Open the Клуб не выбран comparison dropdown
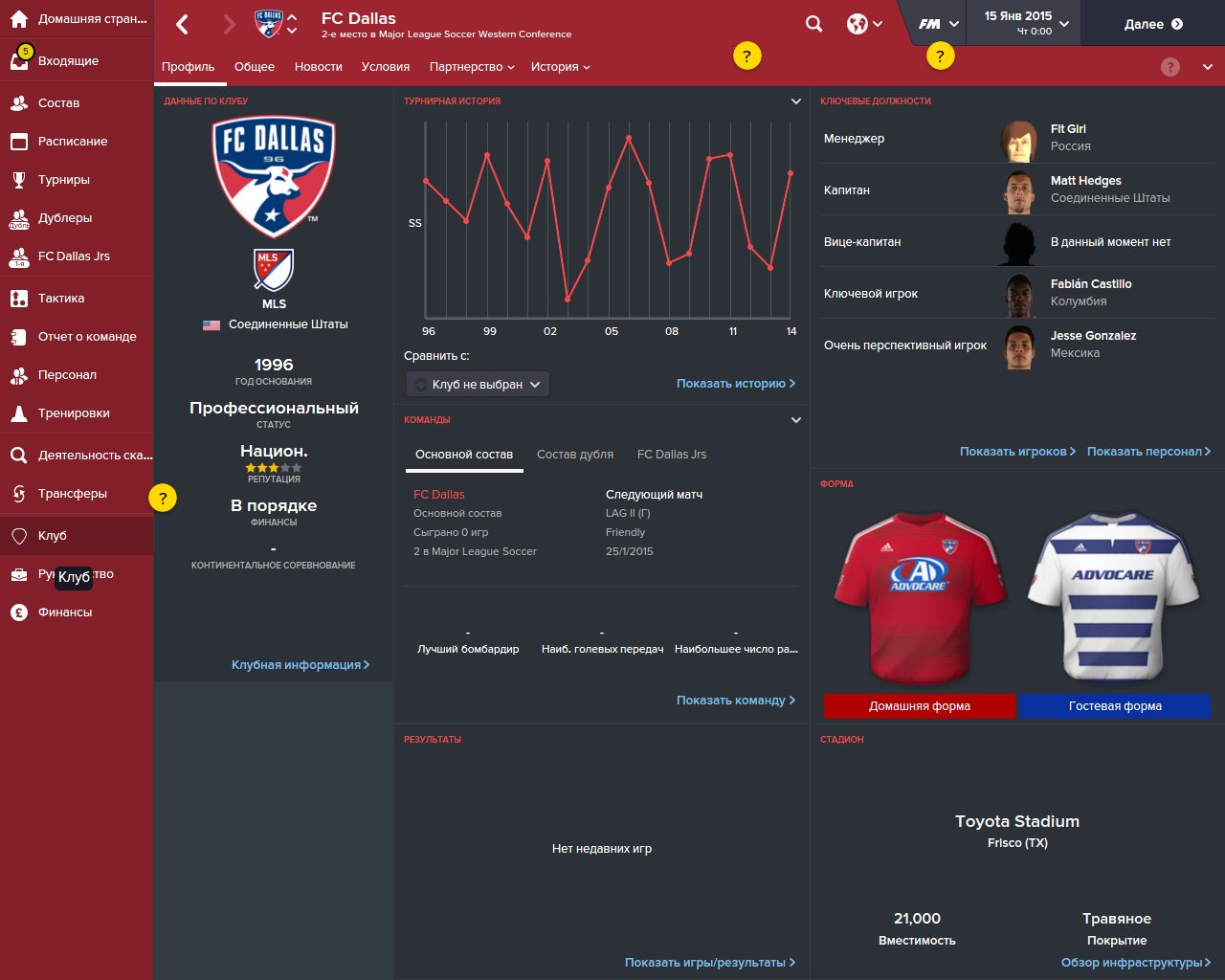Viewport: 1225px width, 980px height. pos(477,384)
